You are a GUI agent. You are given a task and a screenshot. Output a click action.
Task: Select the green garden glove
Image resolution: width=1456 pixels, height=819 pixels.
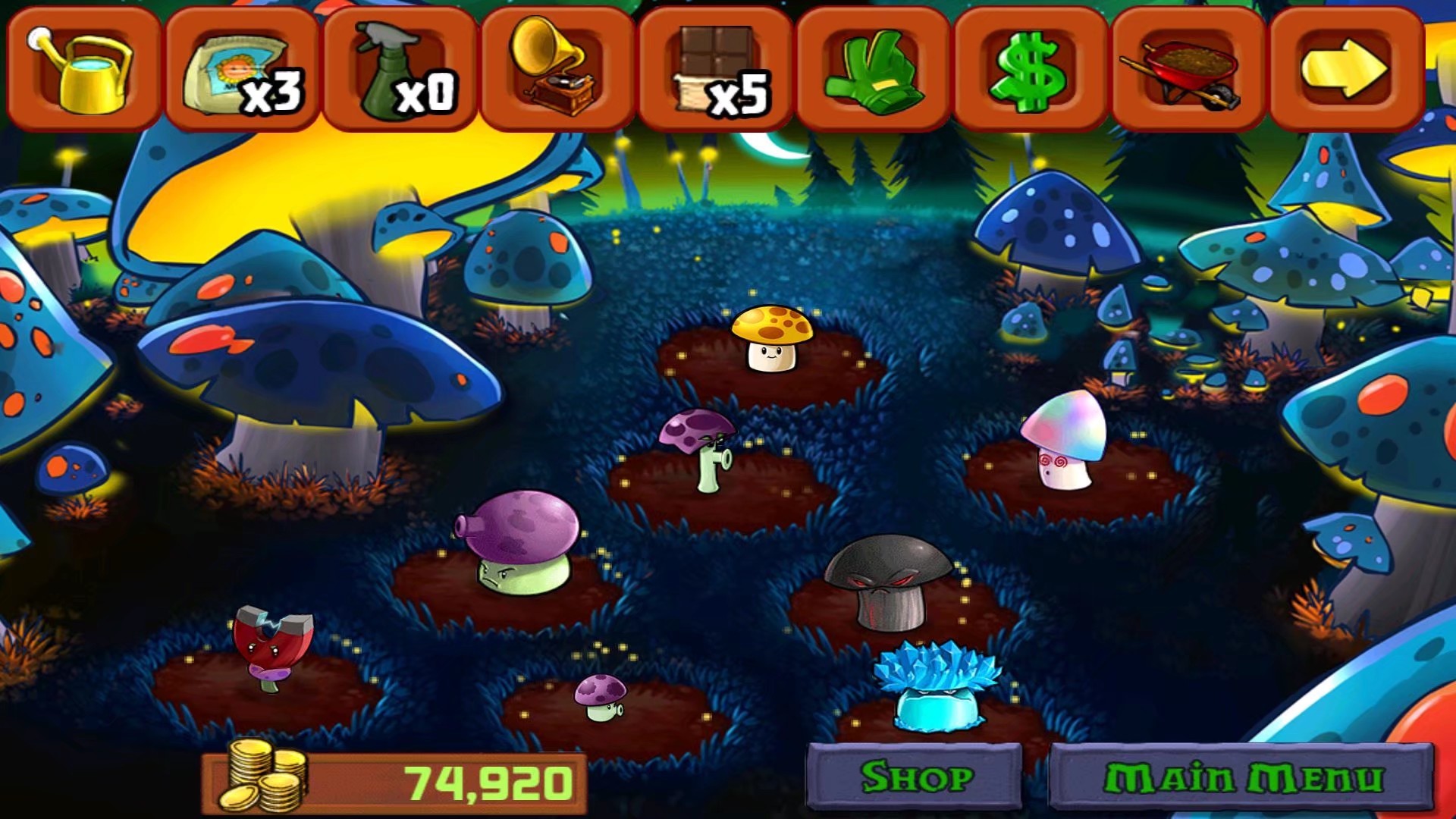873,70
